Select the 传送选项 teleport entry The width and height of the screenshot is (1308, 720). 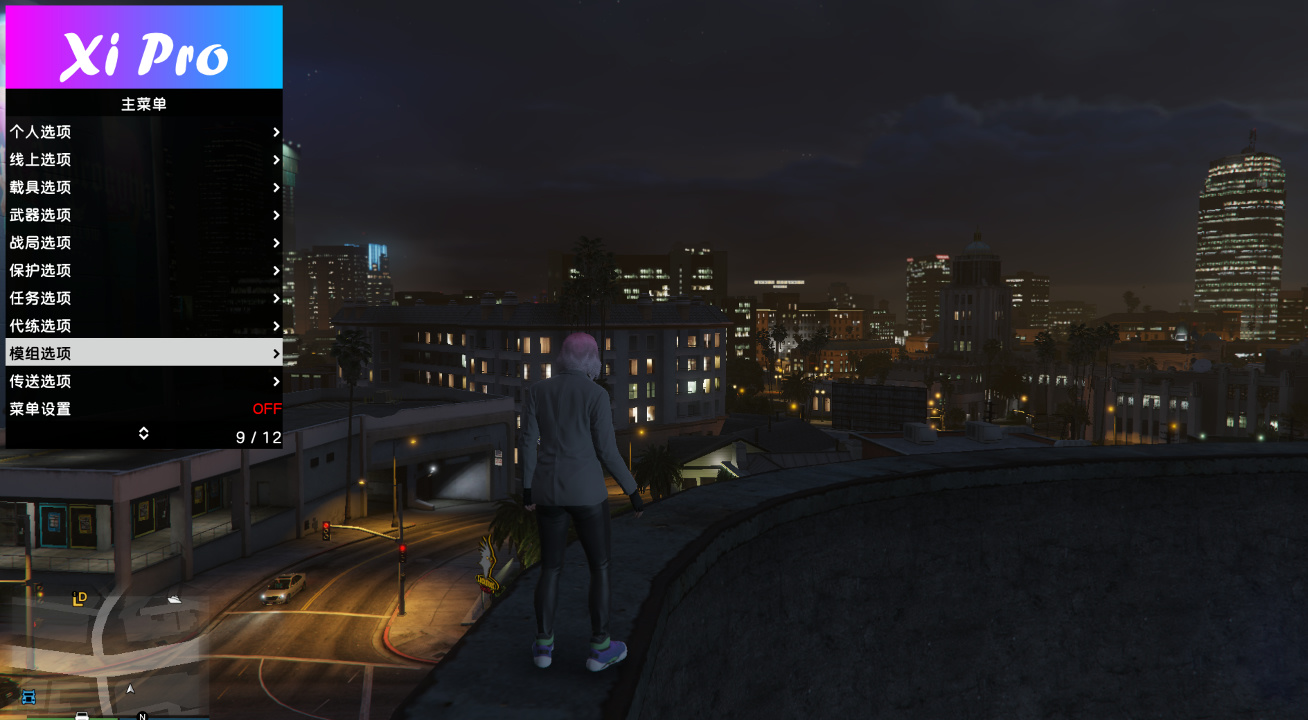click(x=143, y=381)
